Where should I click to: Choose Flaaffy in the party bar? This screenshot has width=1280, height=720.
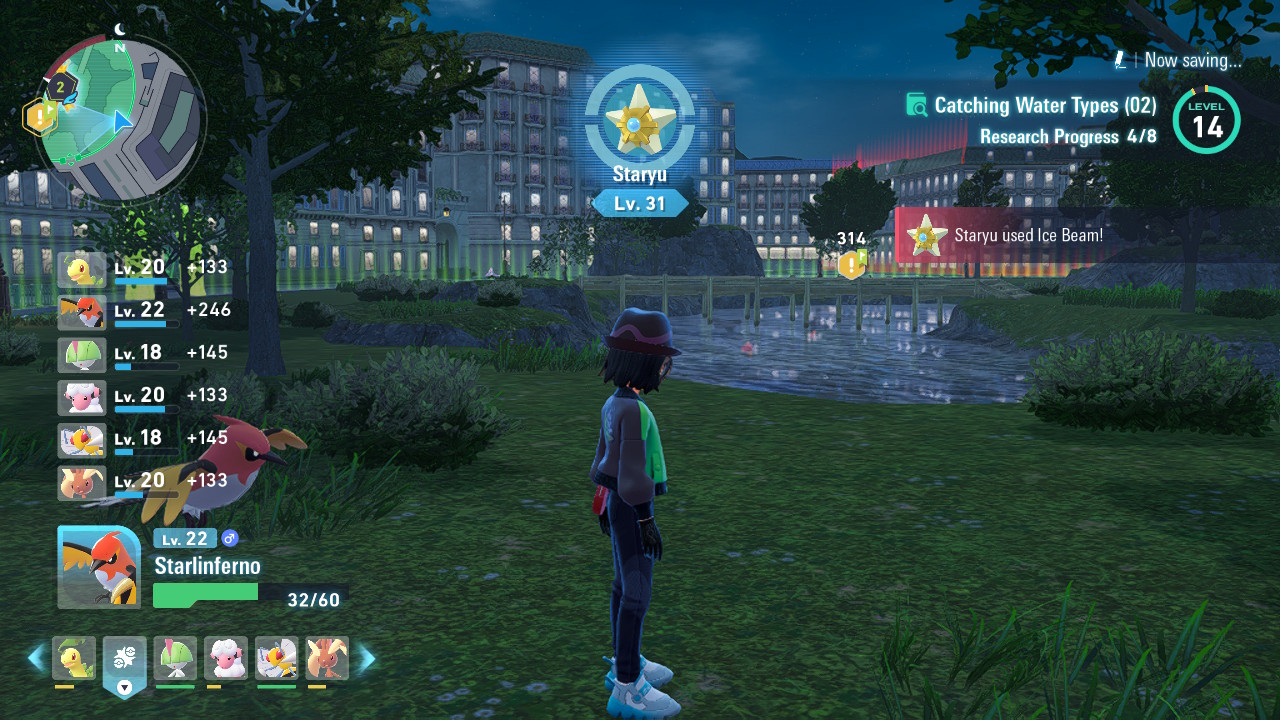coord(226,658)
